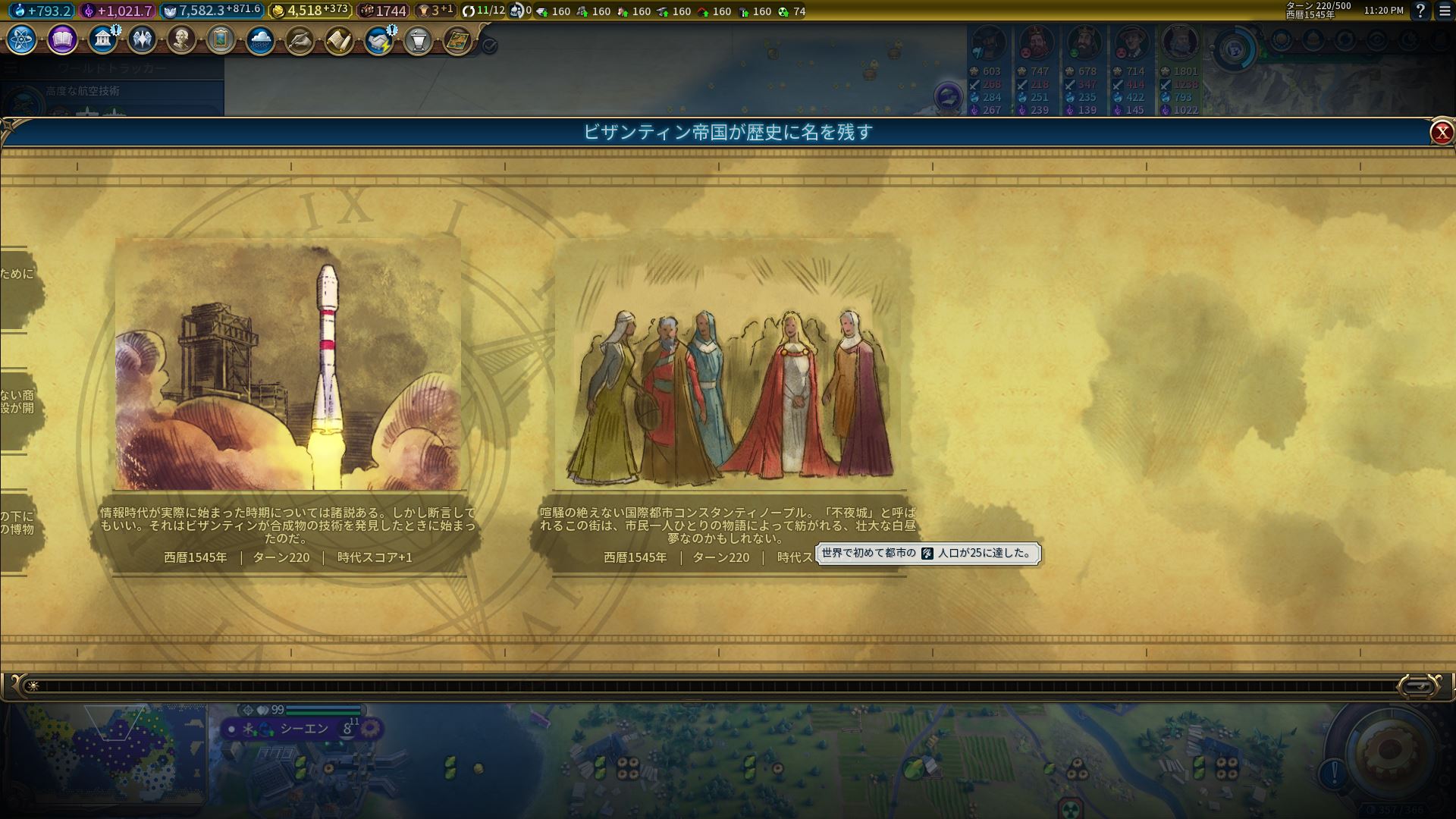The width and height of the screenshot is (1456, 819).
Task: Open the map-picture icon in top bar
Action: [457, 40]
